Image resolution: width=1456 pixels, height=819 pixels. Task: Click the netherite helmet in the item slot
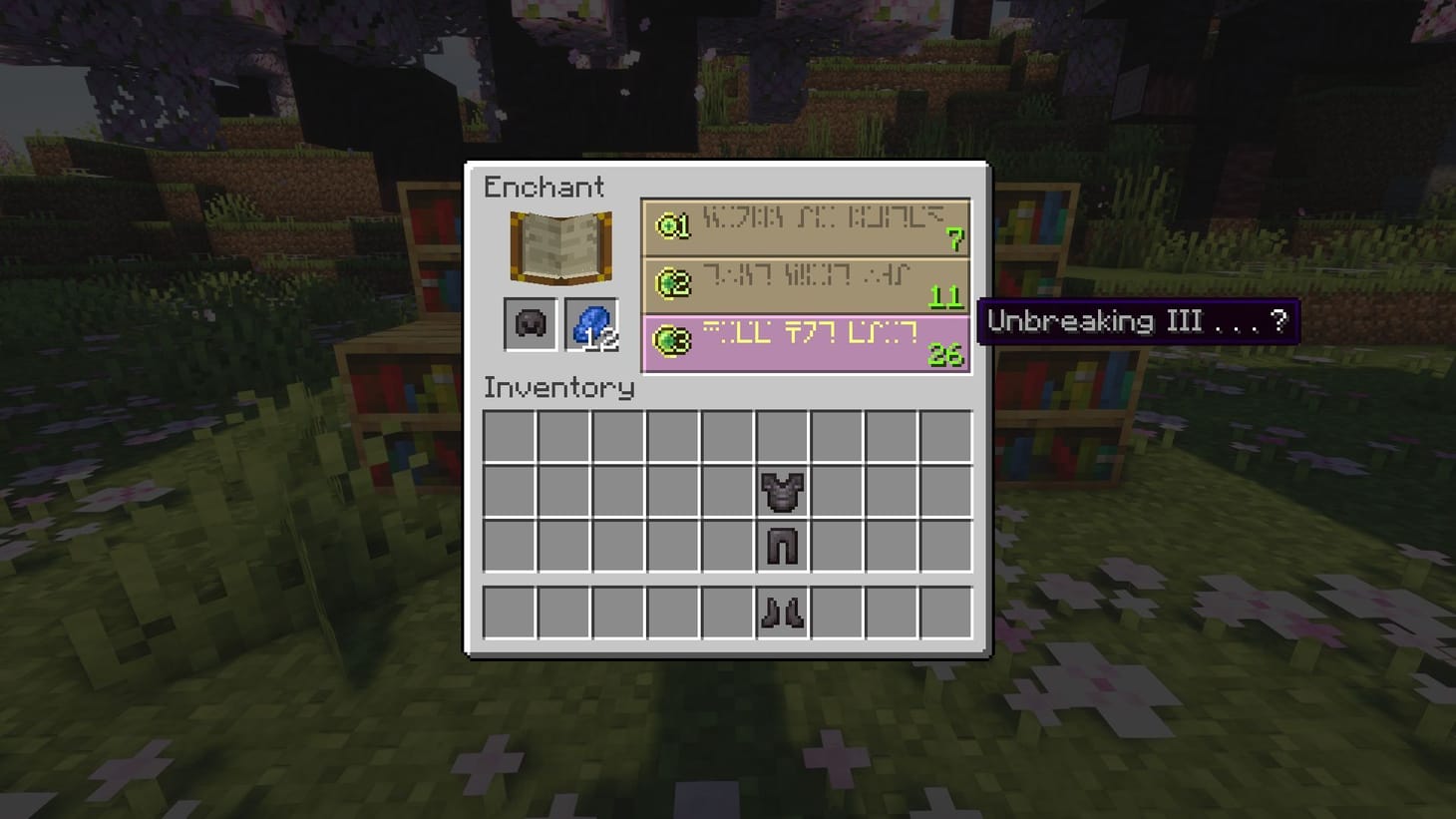(x=529, y=324)
